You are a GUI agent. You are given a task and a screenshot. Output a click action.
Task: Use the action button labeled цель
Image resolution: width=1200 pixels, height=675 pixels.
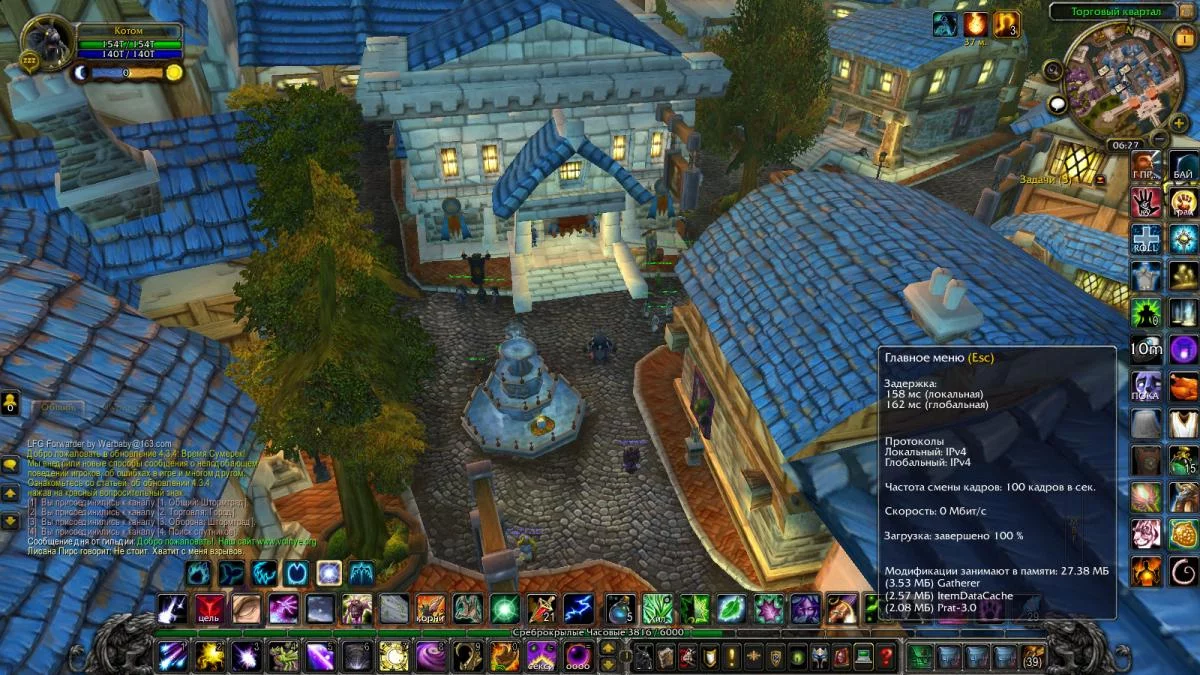click(x=209, y=608)
